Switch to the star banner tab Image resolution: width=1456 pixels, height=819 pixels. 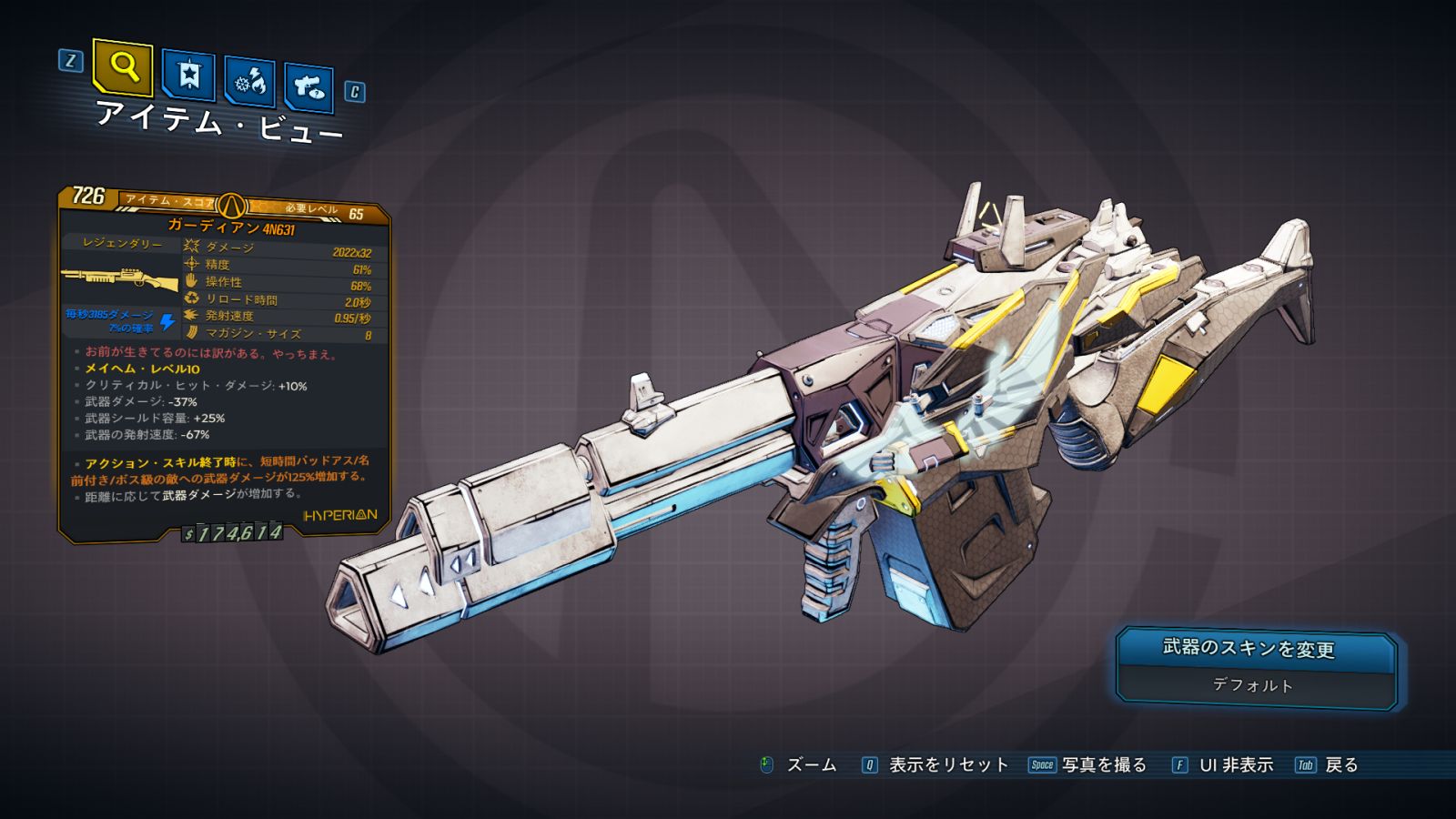coord(188,76)
